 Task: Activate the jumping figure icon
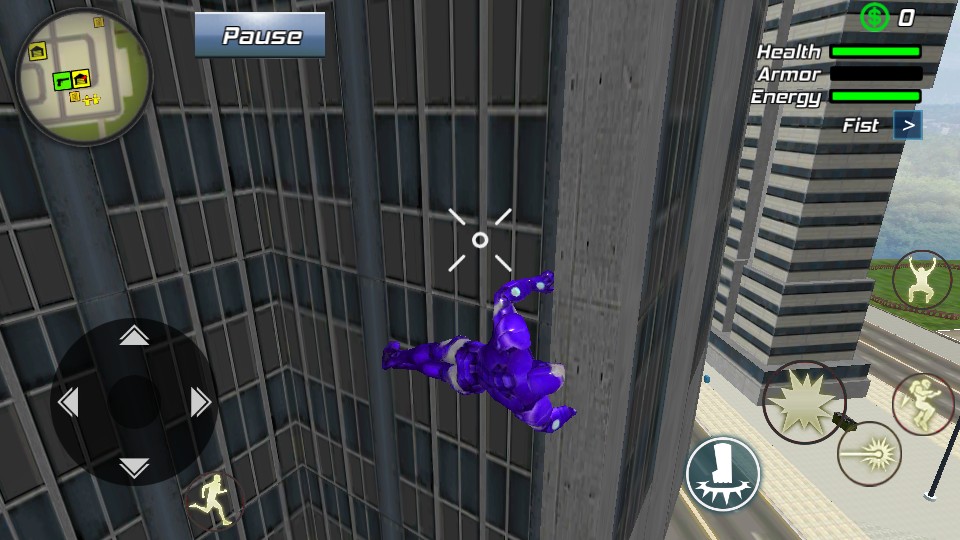pos(922,280)
